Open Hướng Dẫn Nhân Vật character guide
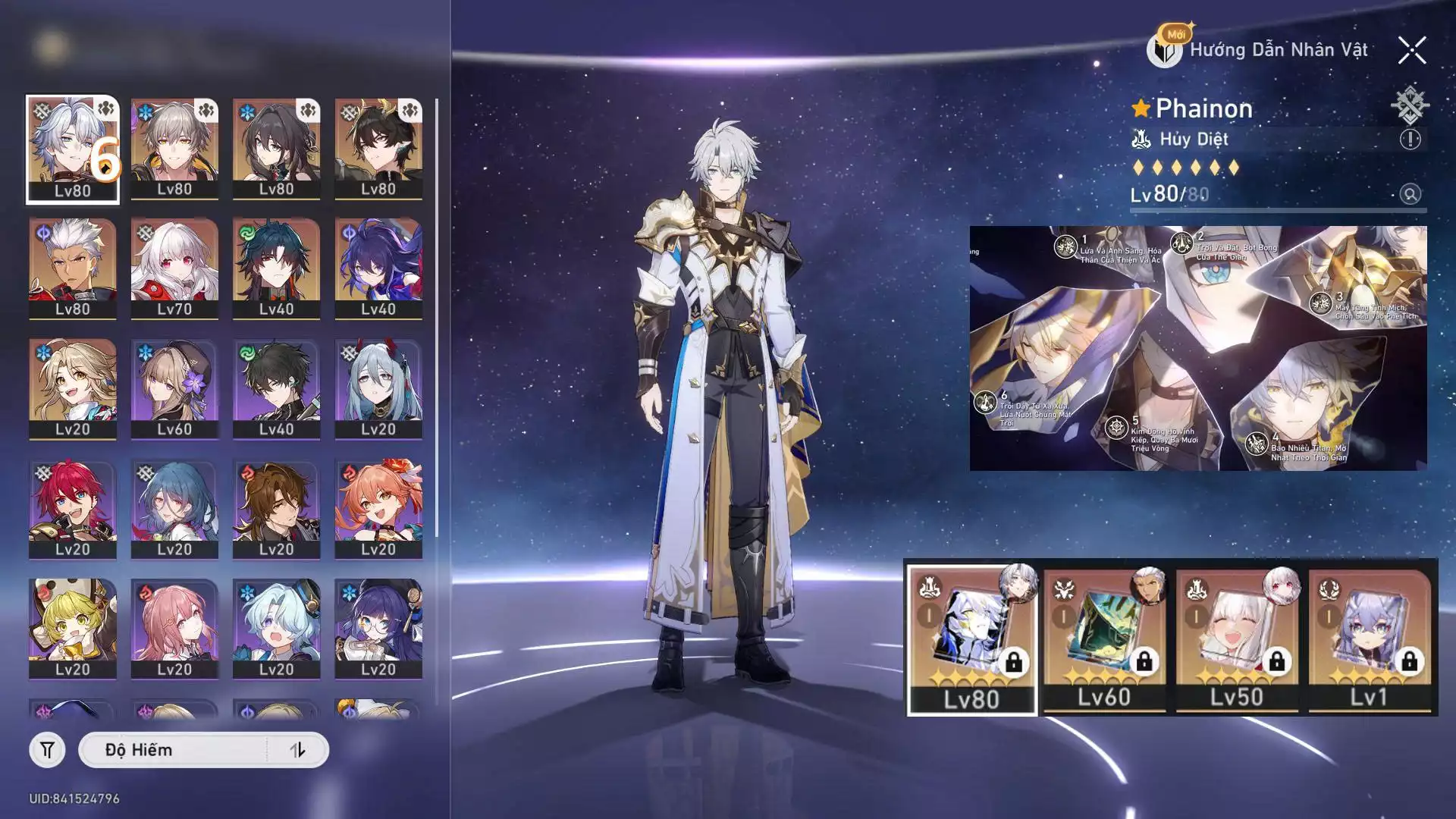 click(x=1260, y=50)
